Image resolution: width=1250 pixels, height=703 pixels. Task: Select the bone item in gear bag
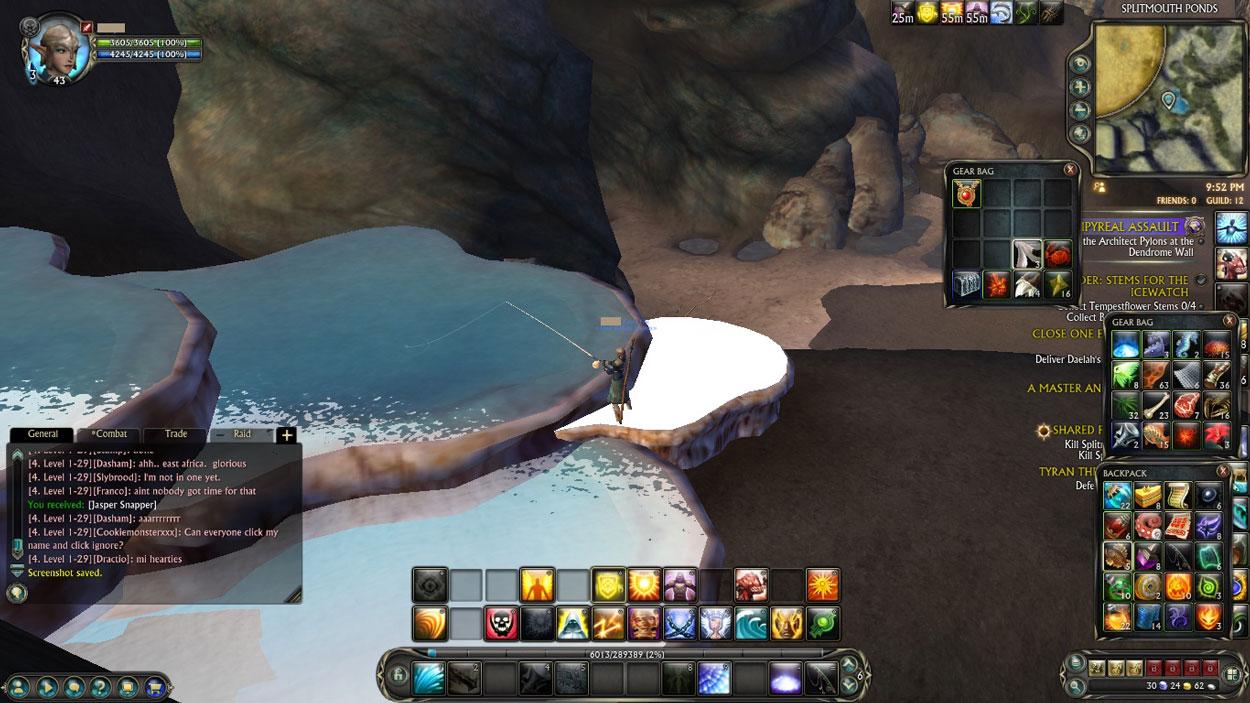point(1156,406)
